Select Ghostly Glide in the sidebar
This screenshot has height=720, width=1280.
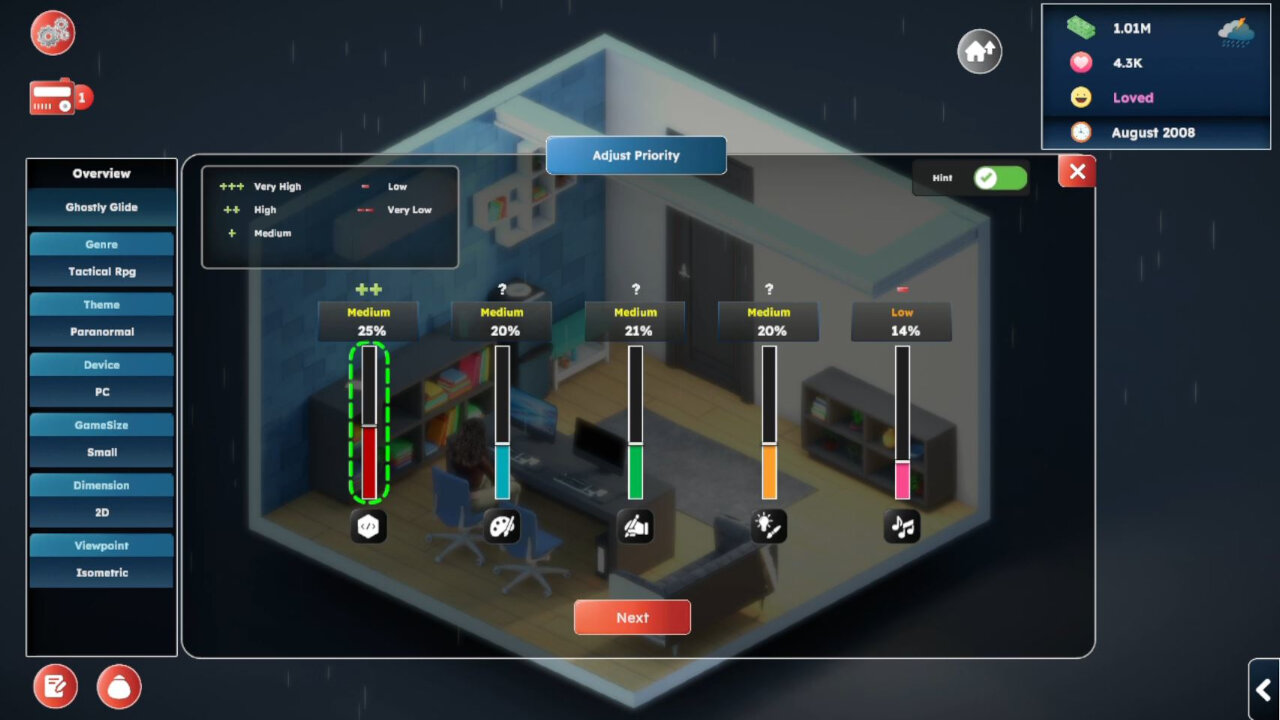pos(101,206)
